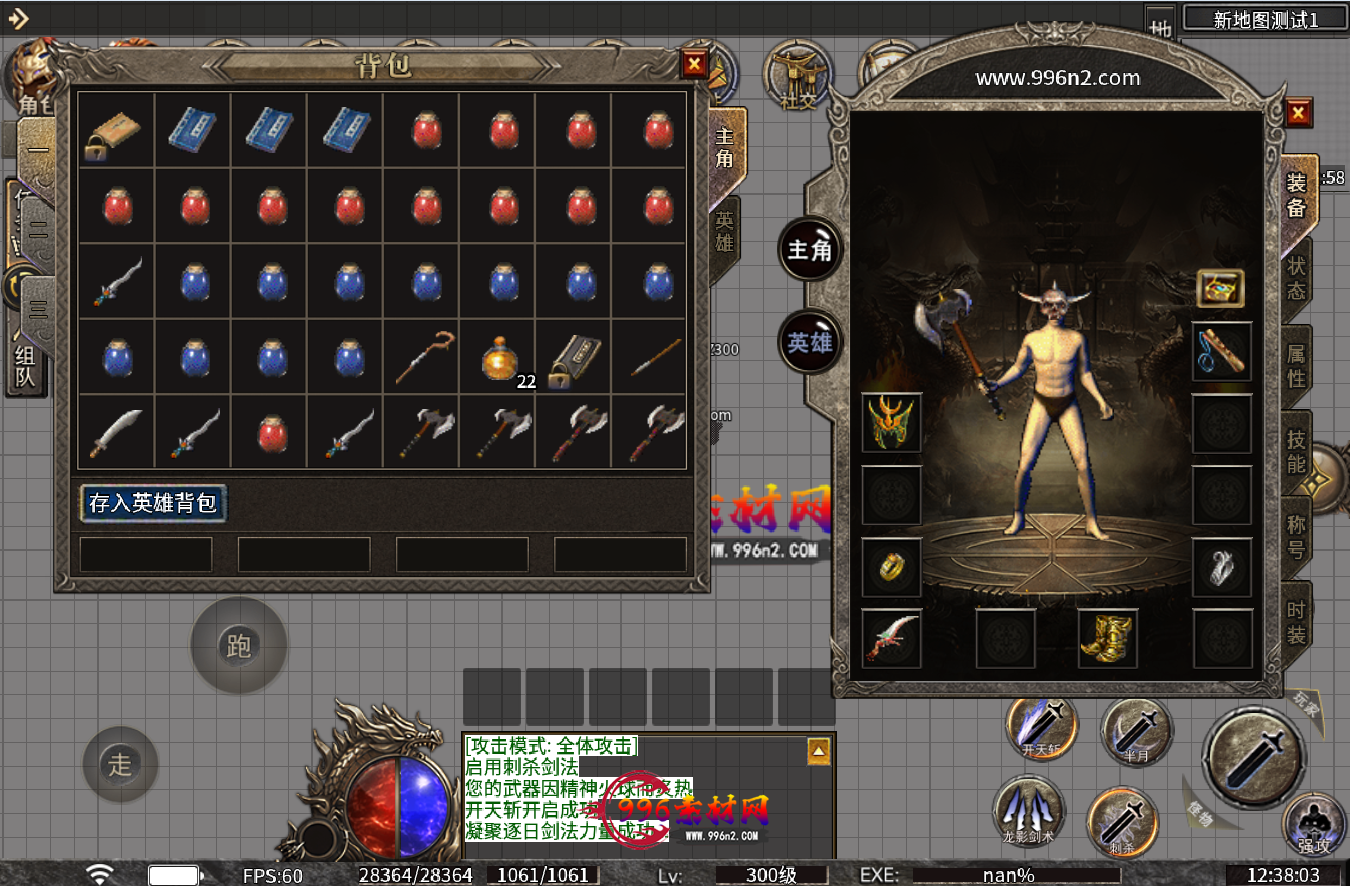
Task: Click 存入英雄背包 button
Action: tap(153, 502)
